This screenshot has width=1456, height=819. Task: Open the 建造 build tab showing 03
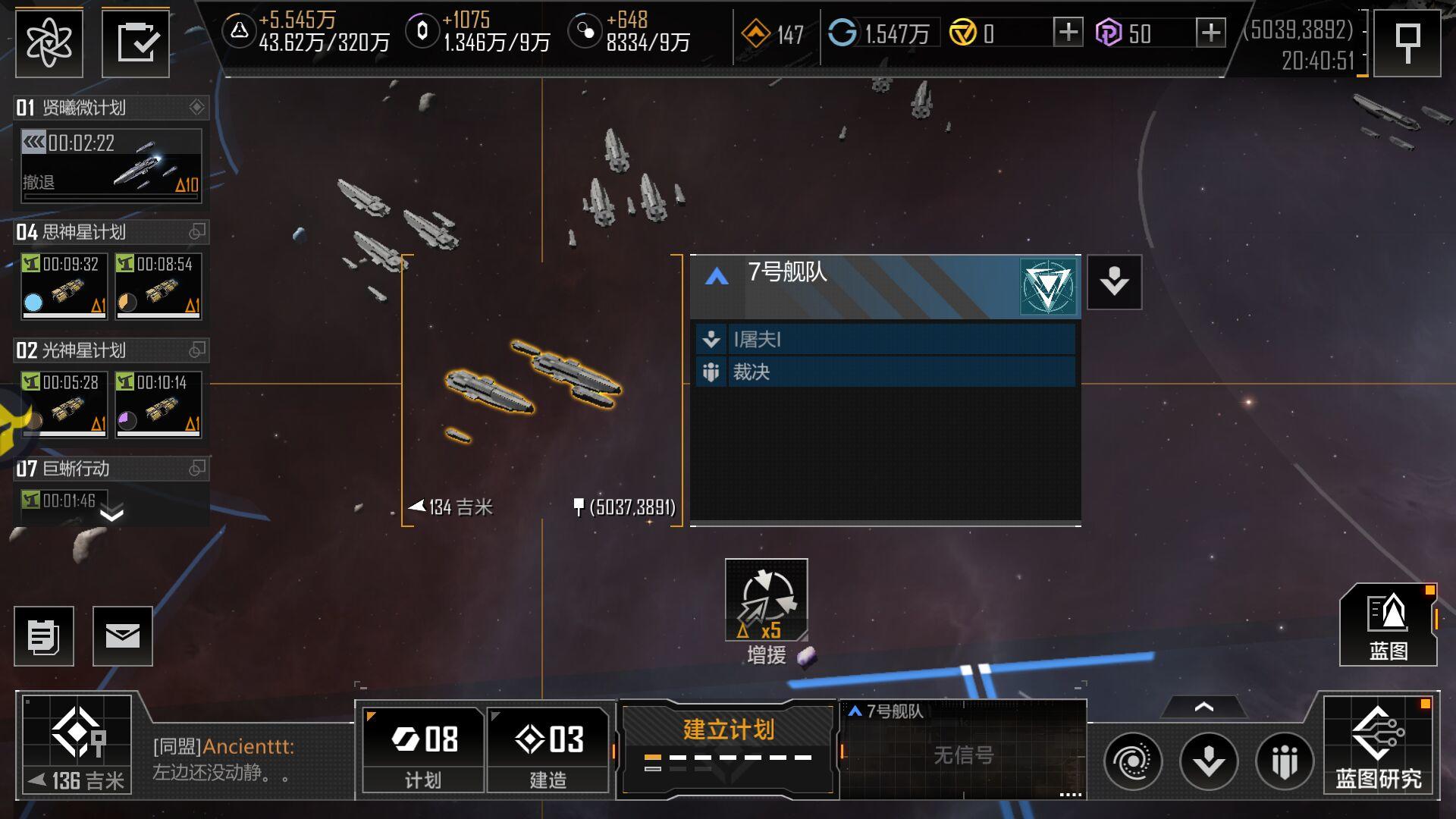pyautogui.click(x=548, y=749)
